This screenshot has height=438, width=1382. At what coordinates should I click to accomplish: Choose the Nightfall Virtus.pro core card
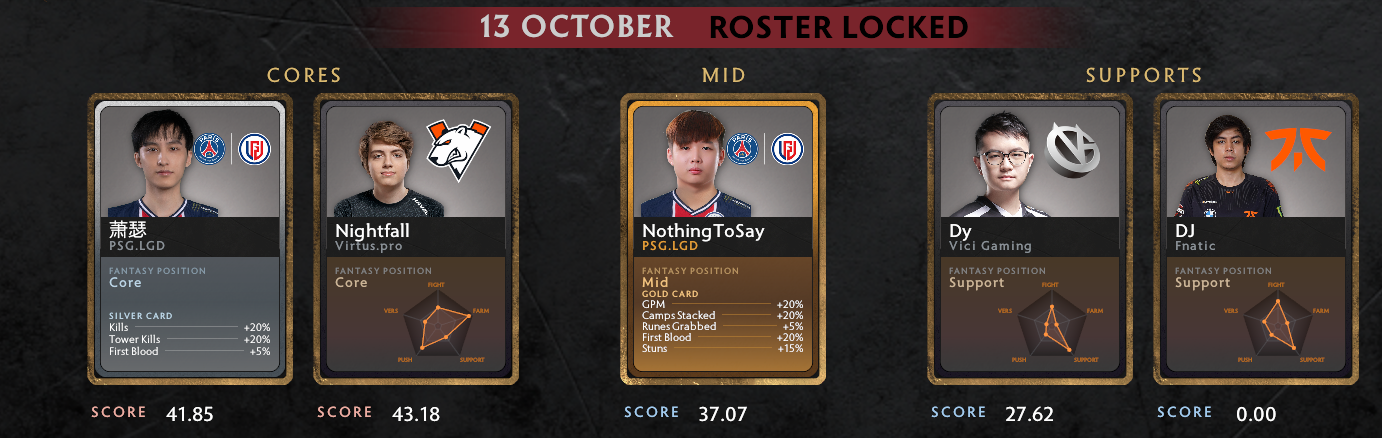coord(416,239)
